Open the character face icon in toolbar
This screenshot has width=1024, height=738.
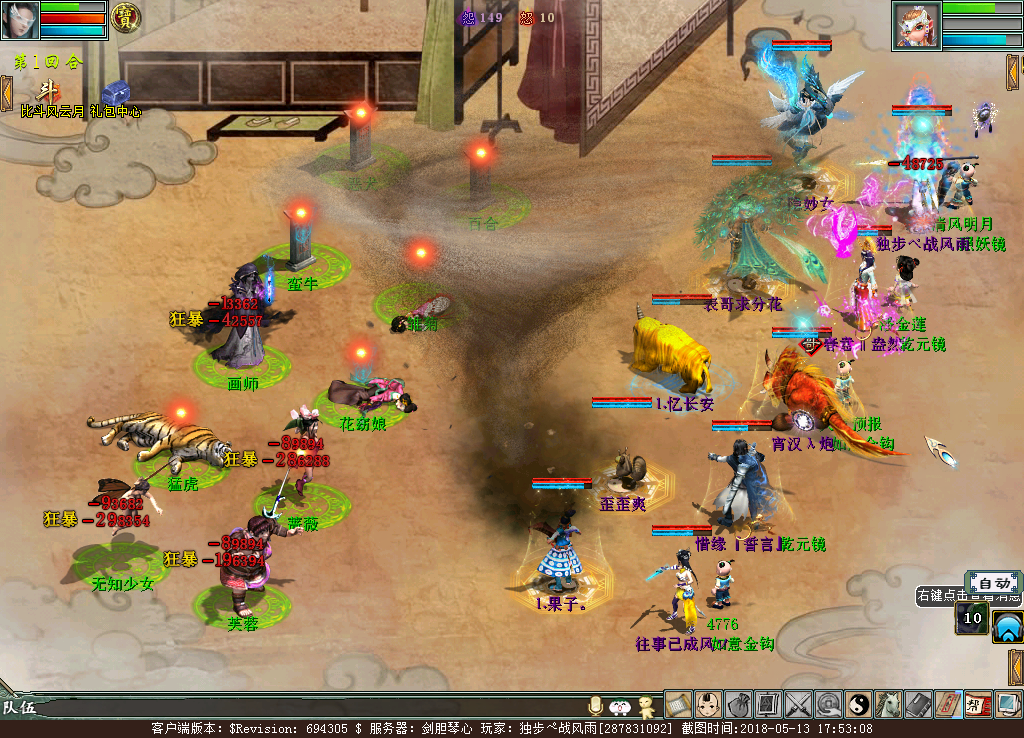point(708,705)
